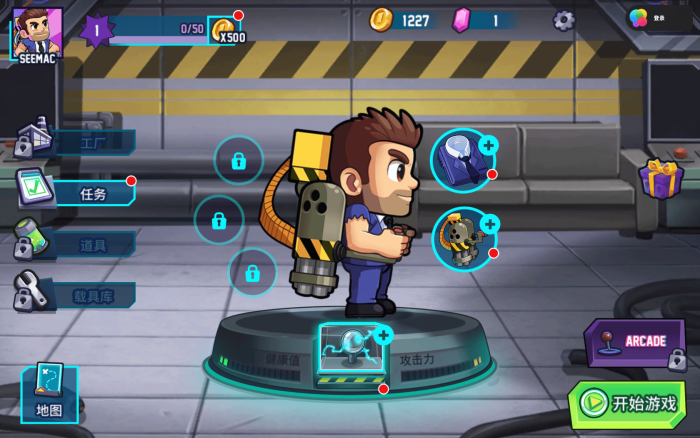700x438 pixels.
Task: Open the 道具 items menu
Action: [x=76, y=243]
